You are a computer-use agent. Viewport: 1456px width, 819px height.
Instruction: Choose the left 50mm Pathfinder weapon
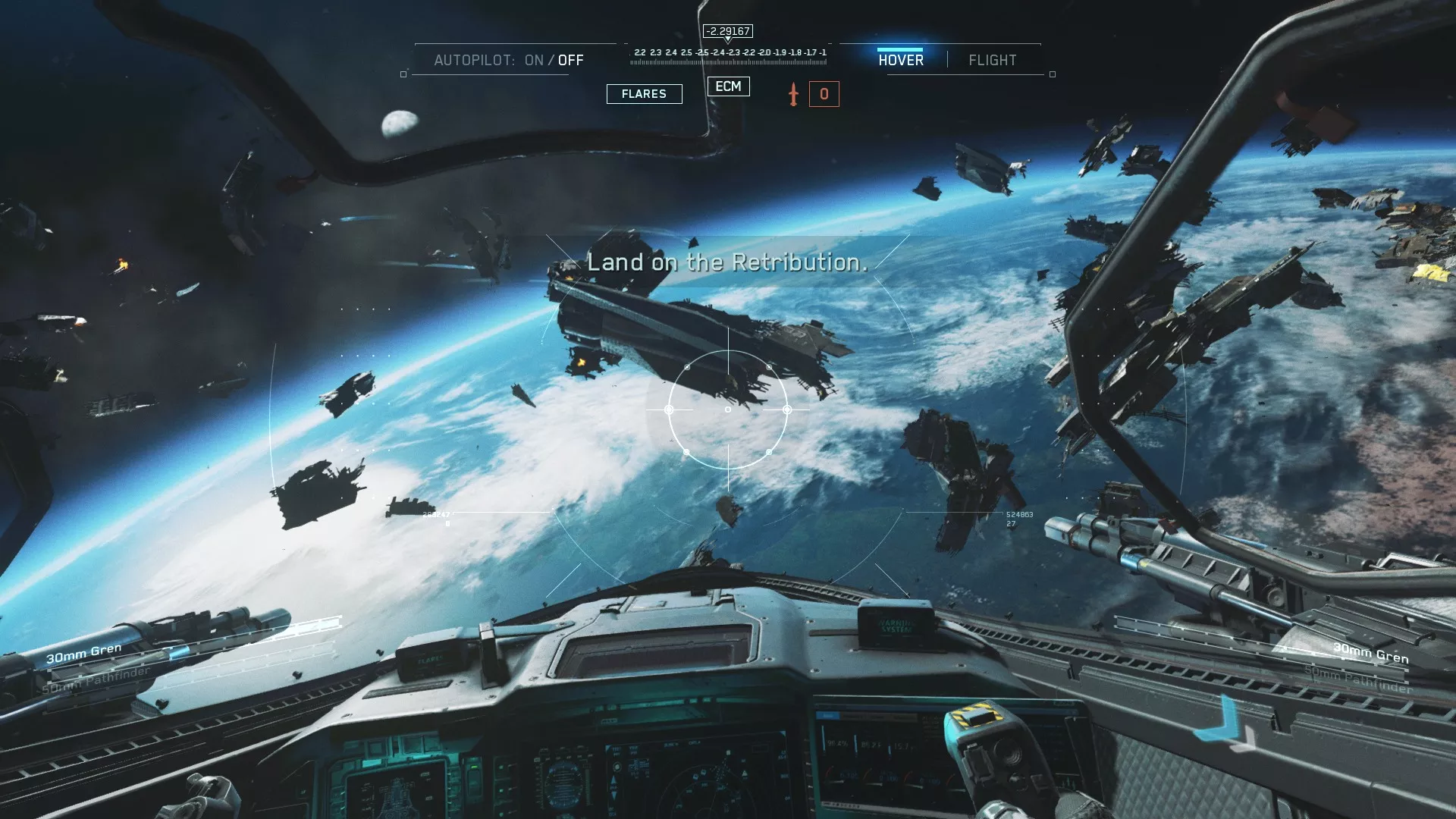(x=96, y=680)
